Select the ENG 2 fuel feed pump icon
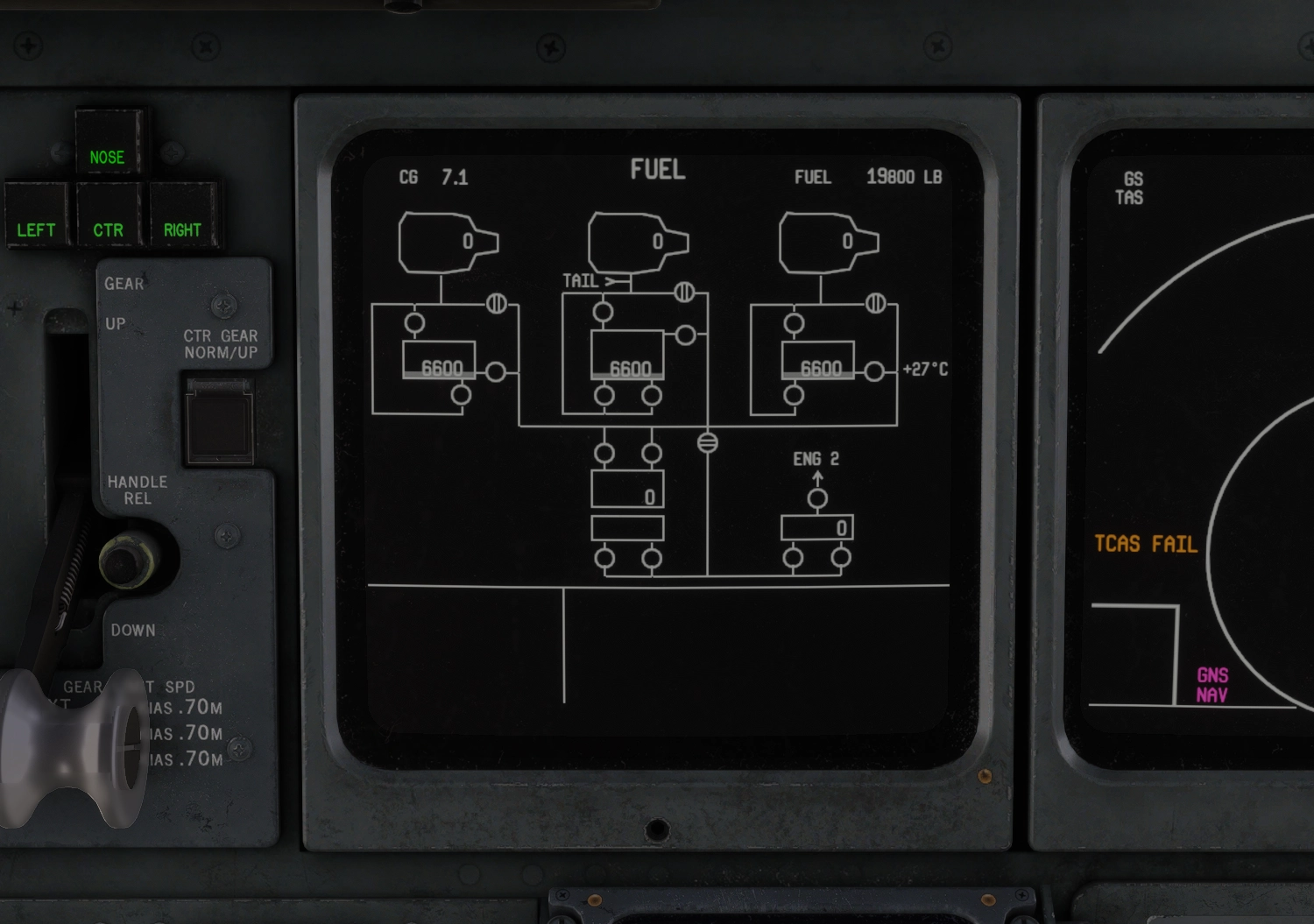 (818, 499)
